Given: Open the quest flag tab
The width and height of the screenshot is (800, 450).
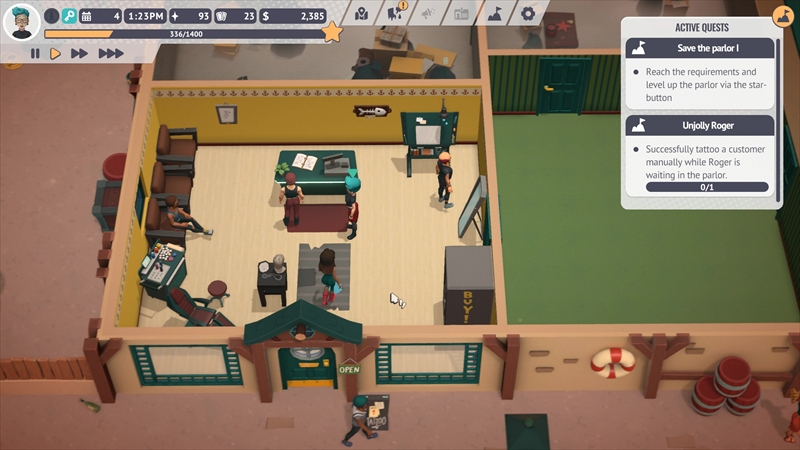Looking at the screenshot, I should [x=494, y=14].
